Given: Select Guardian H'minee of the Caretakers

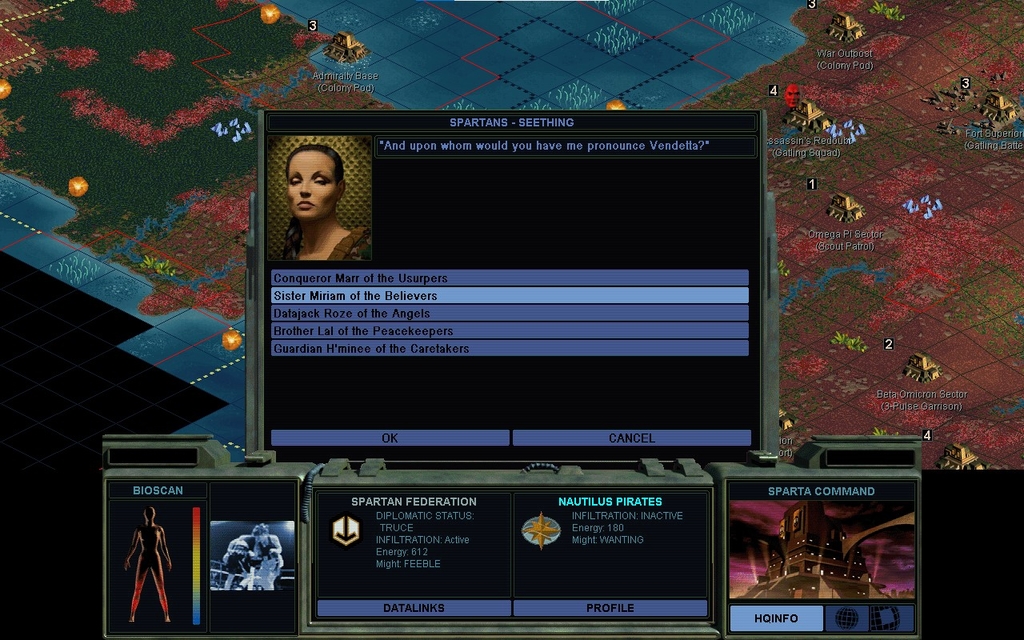Looking at the screenshot, I should (x=509, y=349).
